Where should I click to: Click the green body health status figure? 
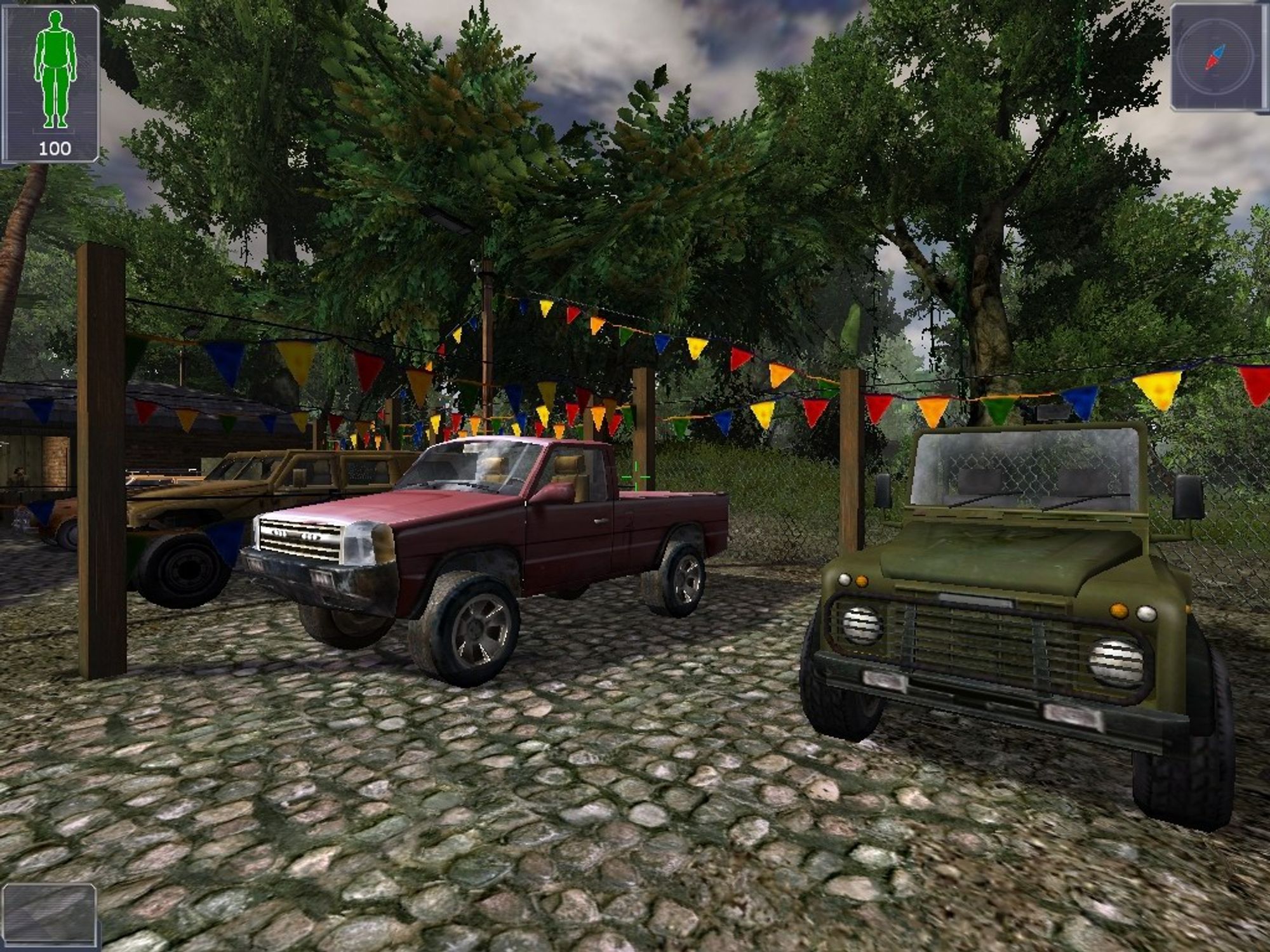55,70
